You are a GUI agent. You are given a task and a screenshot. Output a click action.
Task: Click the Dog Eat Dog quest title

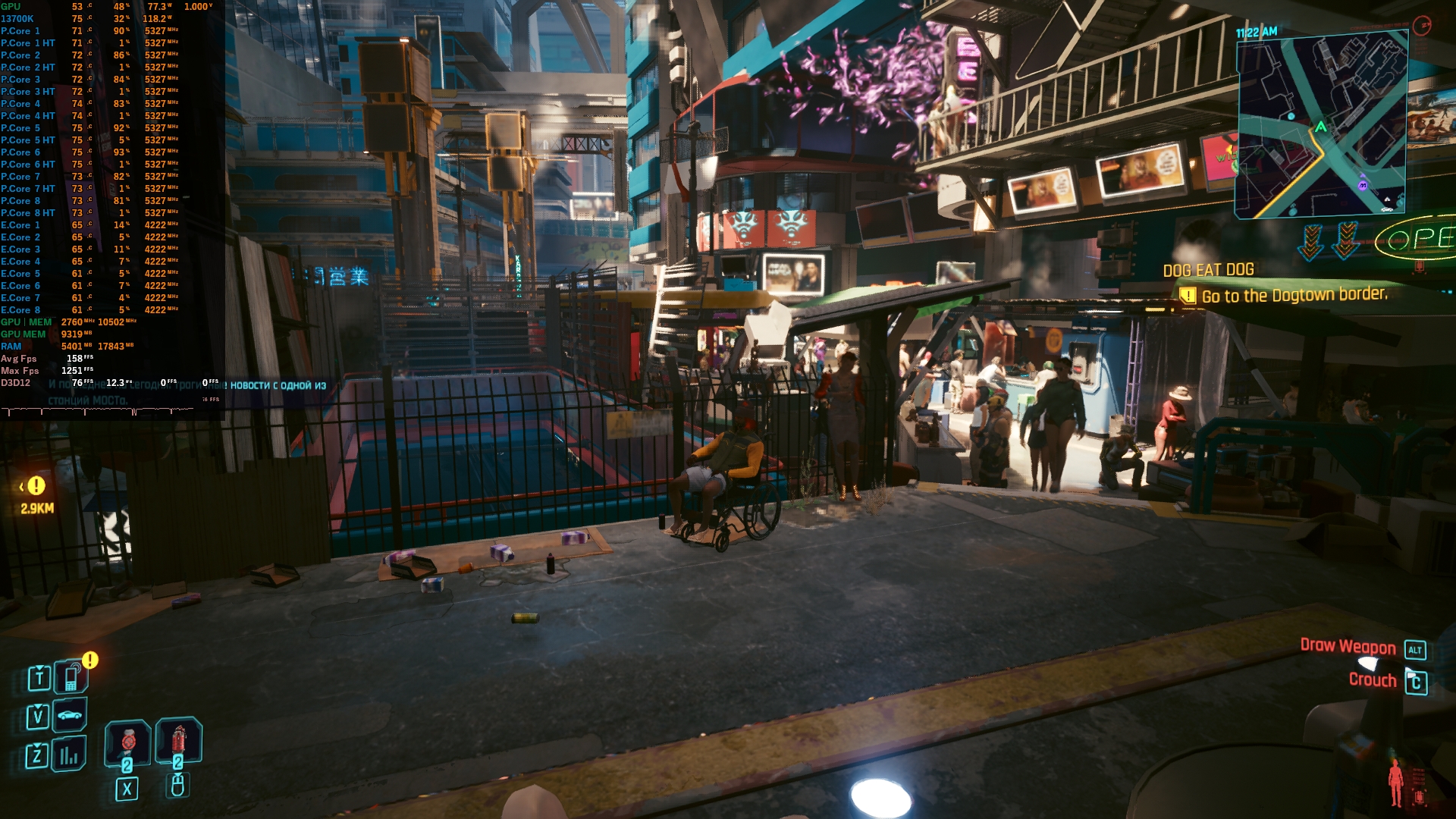tap(1208, 270)
